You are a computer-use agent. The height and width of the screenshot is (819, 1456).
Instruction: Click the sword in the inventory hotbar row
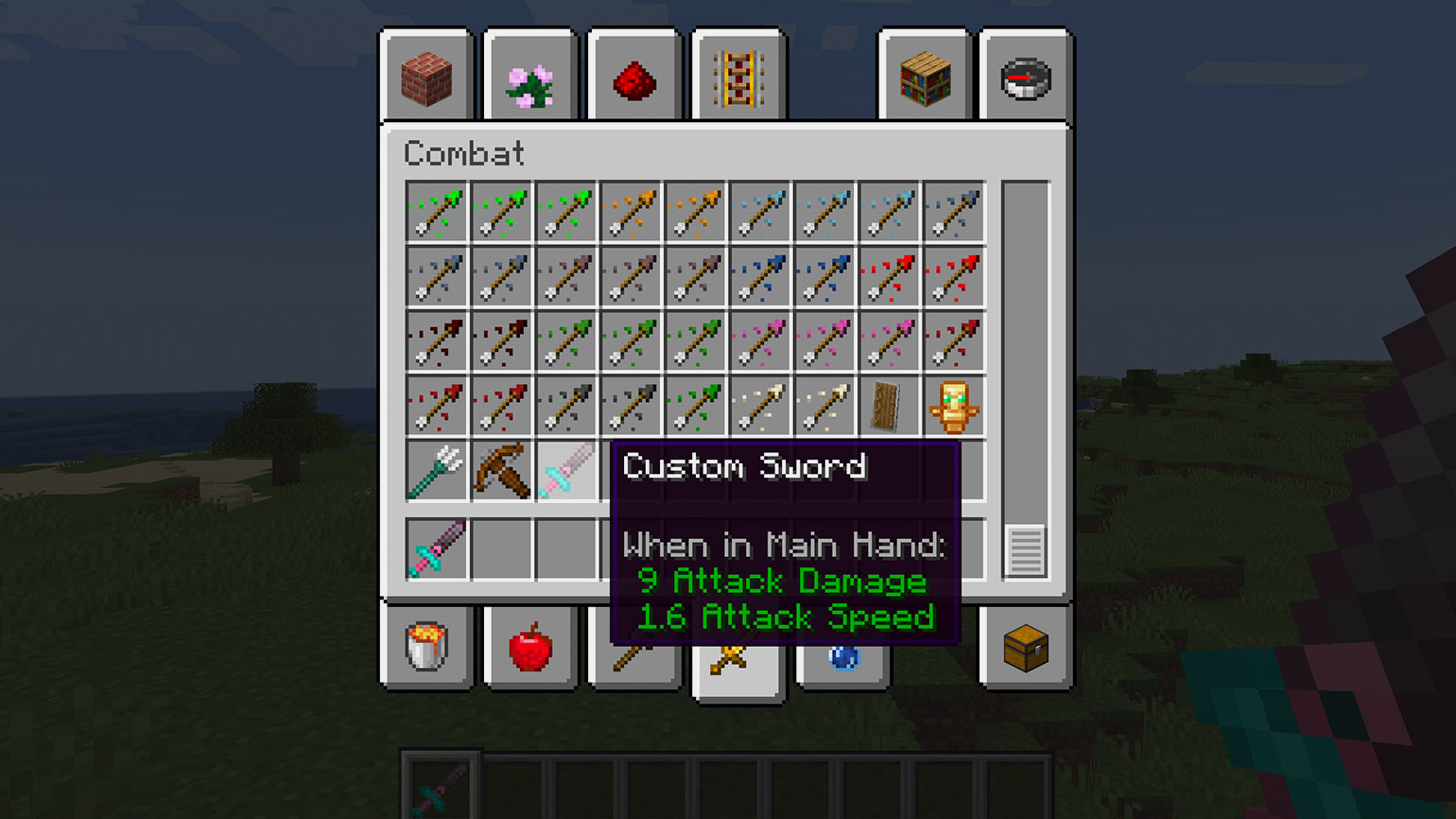436,549
